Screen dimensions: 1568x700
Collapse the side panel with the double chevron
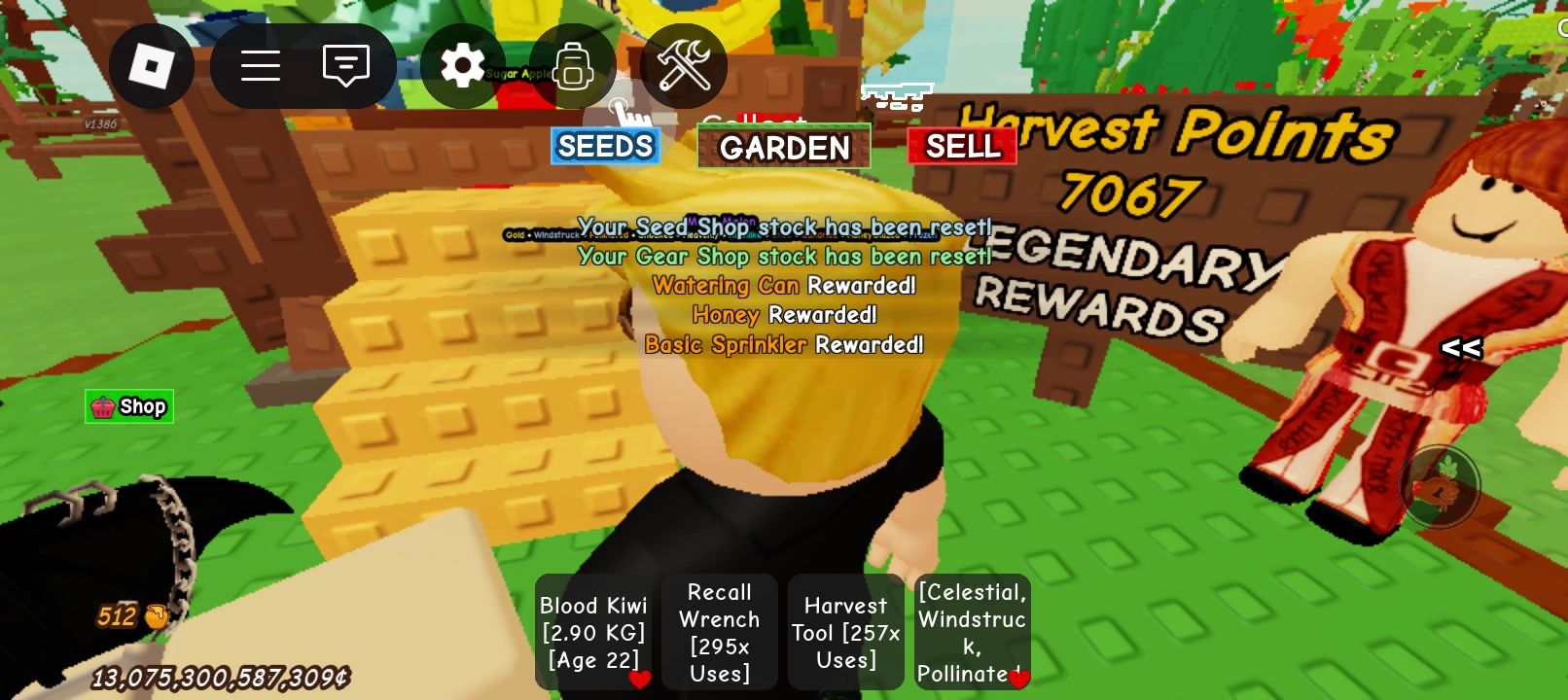(x=1462, y=347)
